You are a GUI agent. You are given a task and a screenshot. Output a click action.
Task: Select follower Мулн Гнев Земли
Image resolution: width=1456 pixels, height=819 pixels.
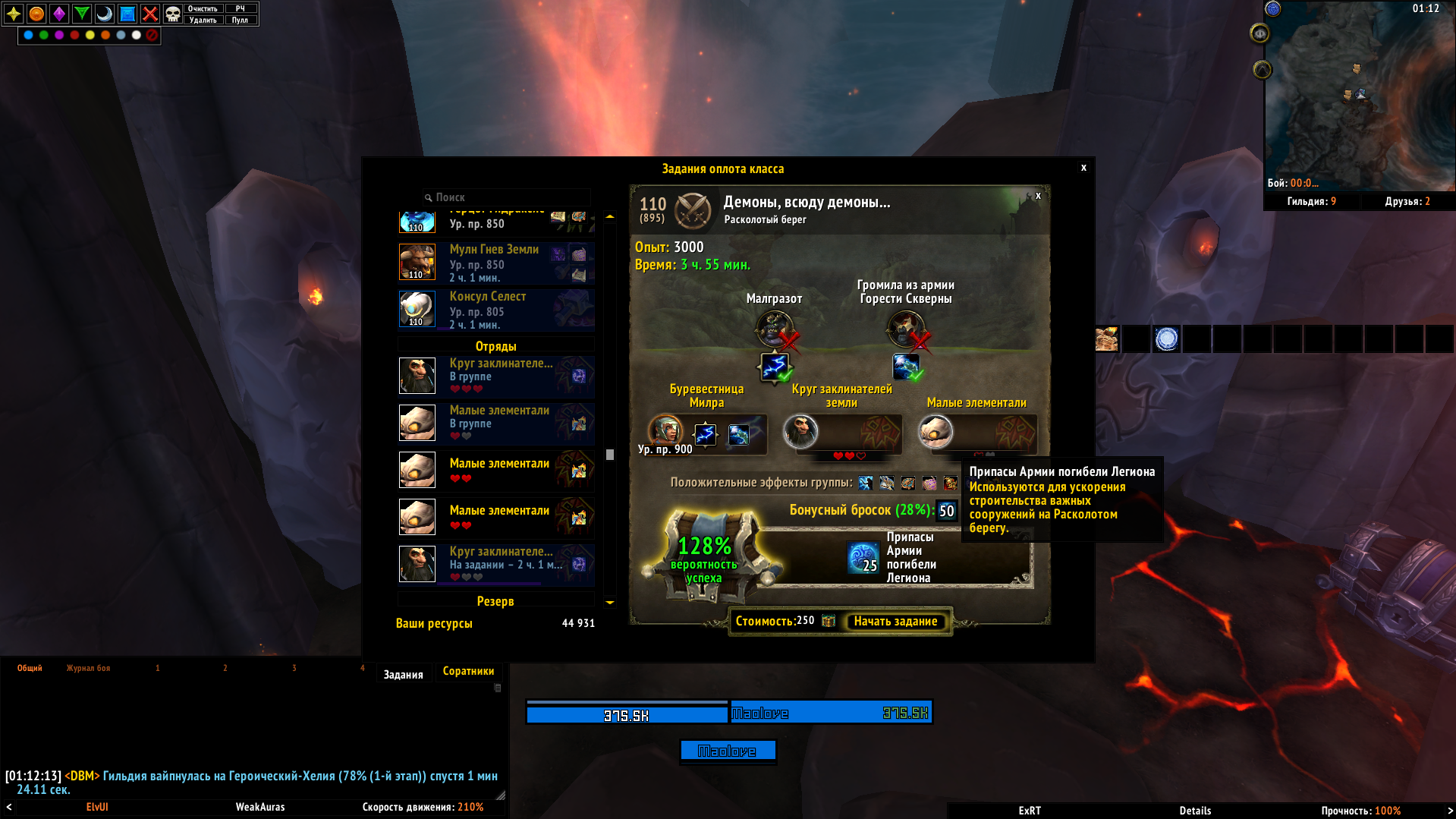click(x=495, y=262)
